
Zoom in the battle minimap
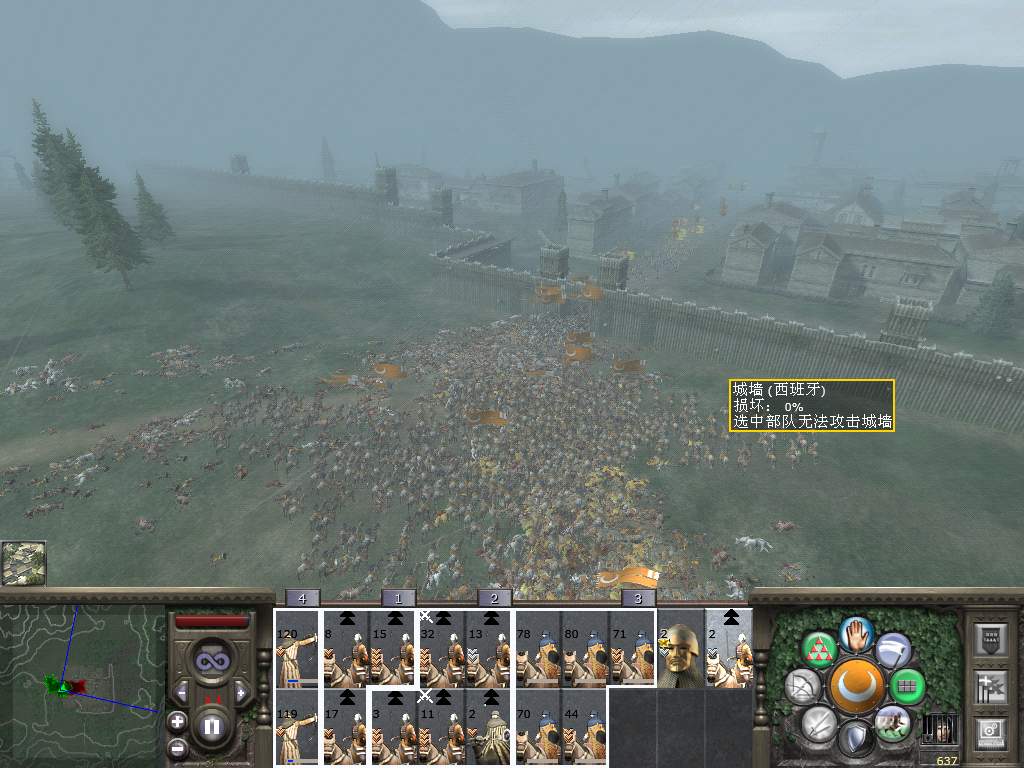point(177,720)
